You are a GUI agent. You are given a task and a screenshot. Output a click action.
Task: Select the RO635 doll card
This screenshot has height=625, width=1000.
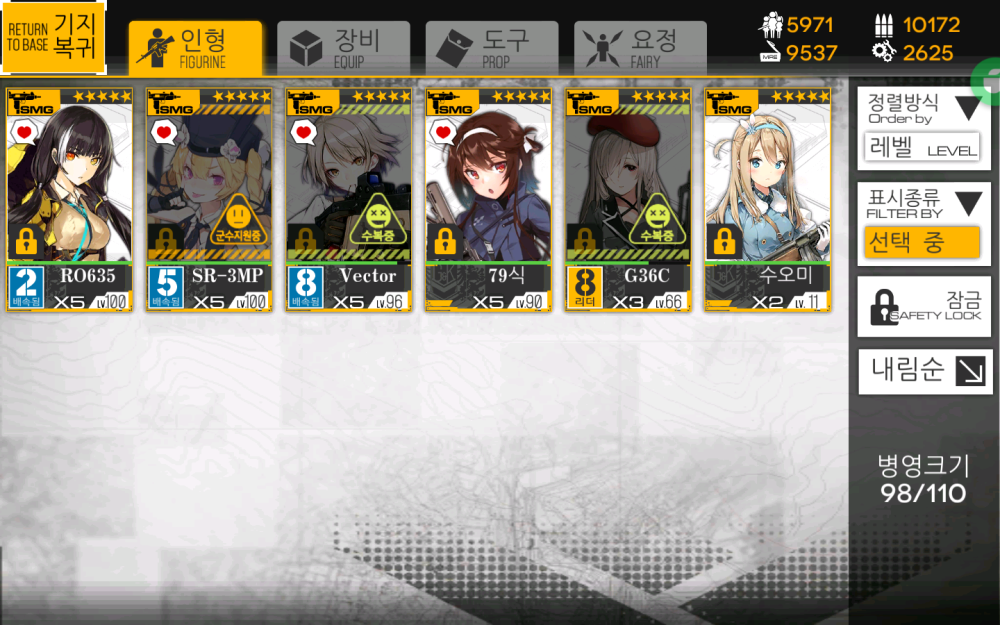click(x=70, y=200)
